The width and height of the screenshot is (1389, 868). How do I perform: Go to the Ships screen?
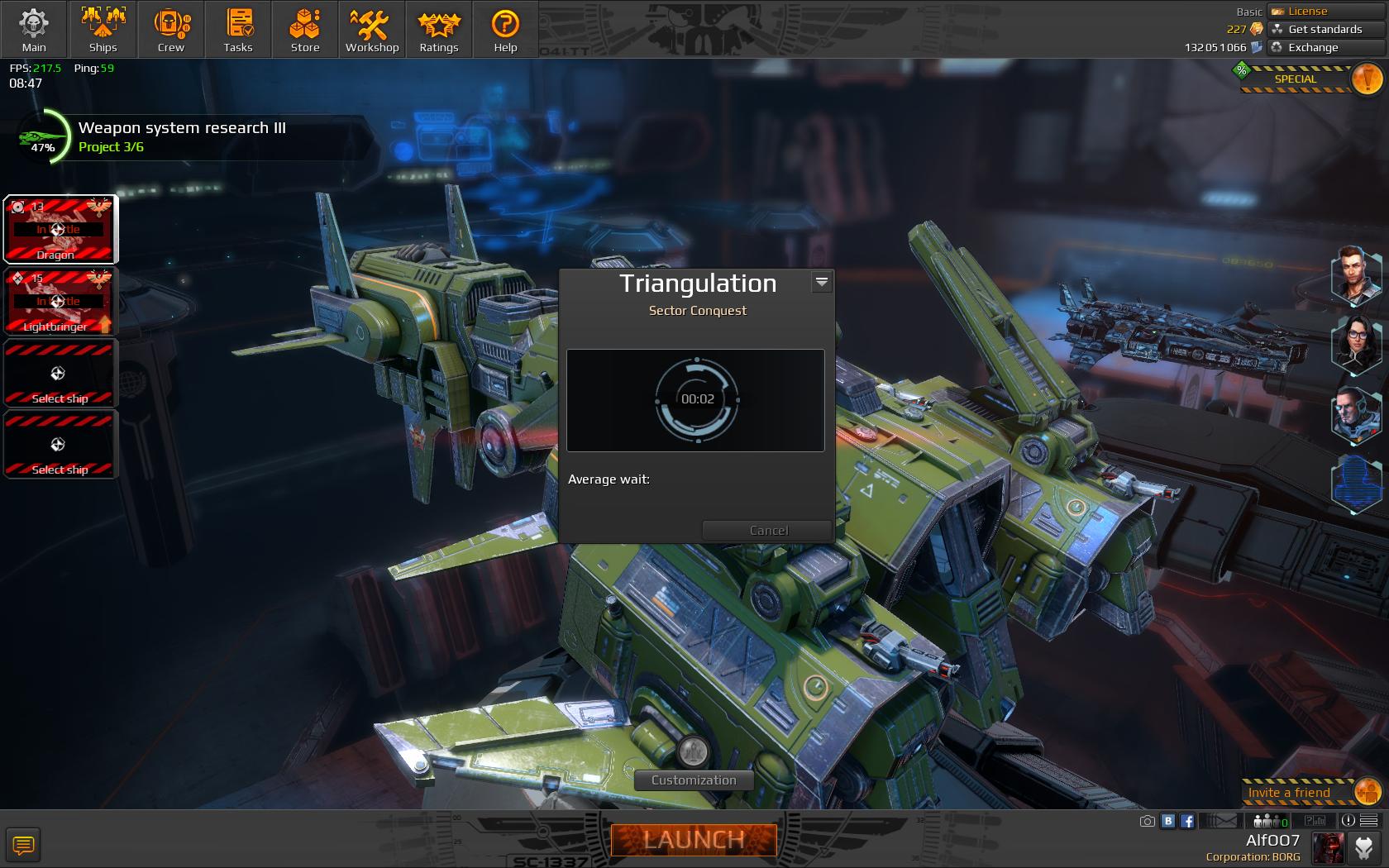click(103, 30)
